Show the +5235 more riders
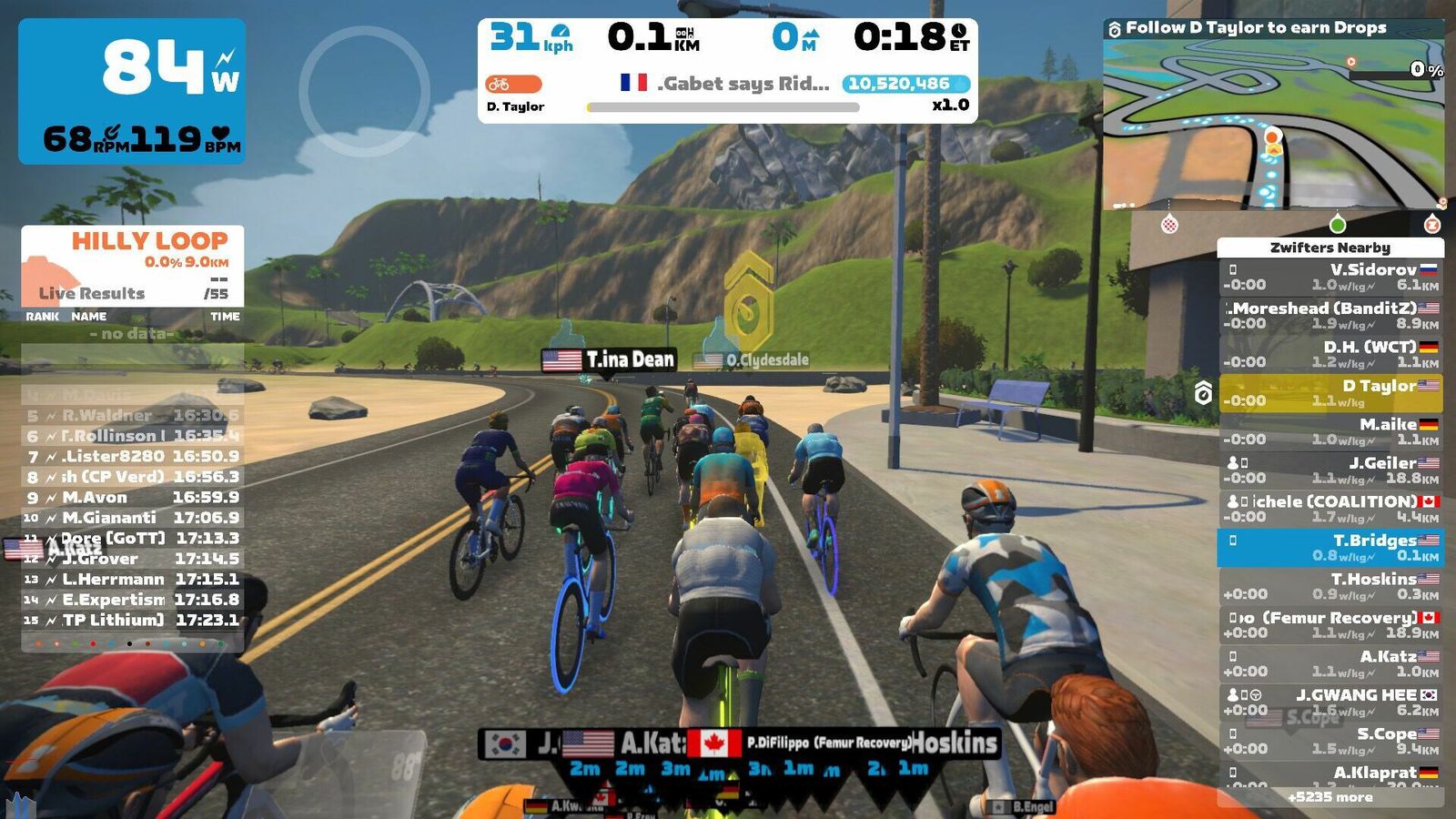This screenshot has width=1456, height=819. pos(1330,797)
